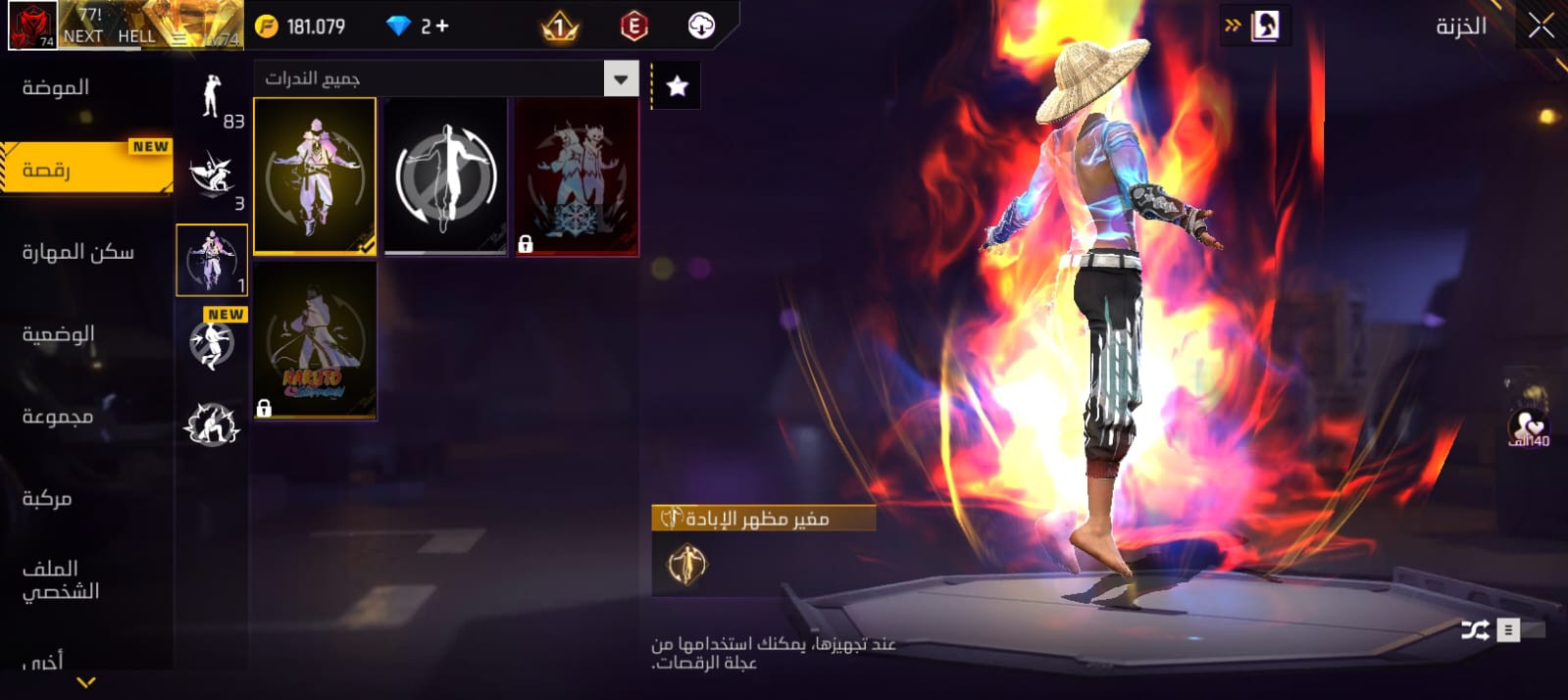Go to الملف الشخصي profile category
Viewport: 1568px width, 700px height.
tap(61, 579)
